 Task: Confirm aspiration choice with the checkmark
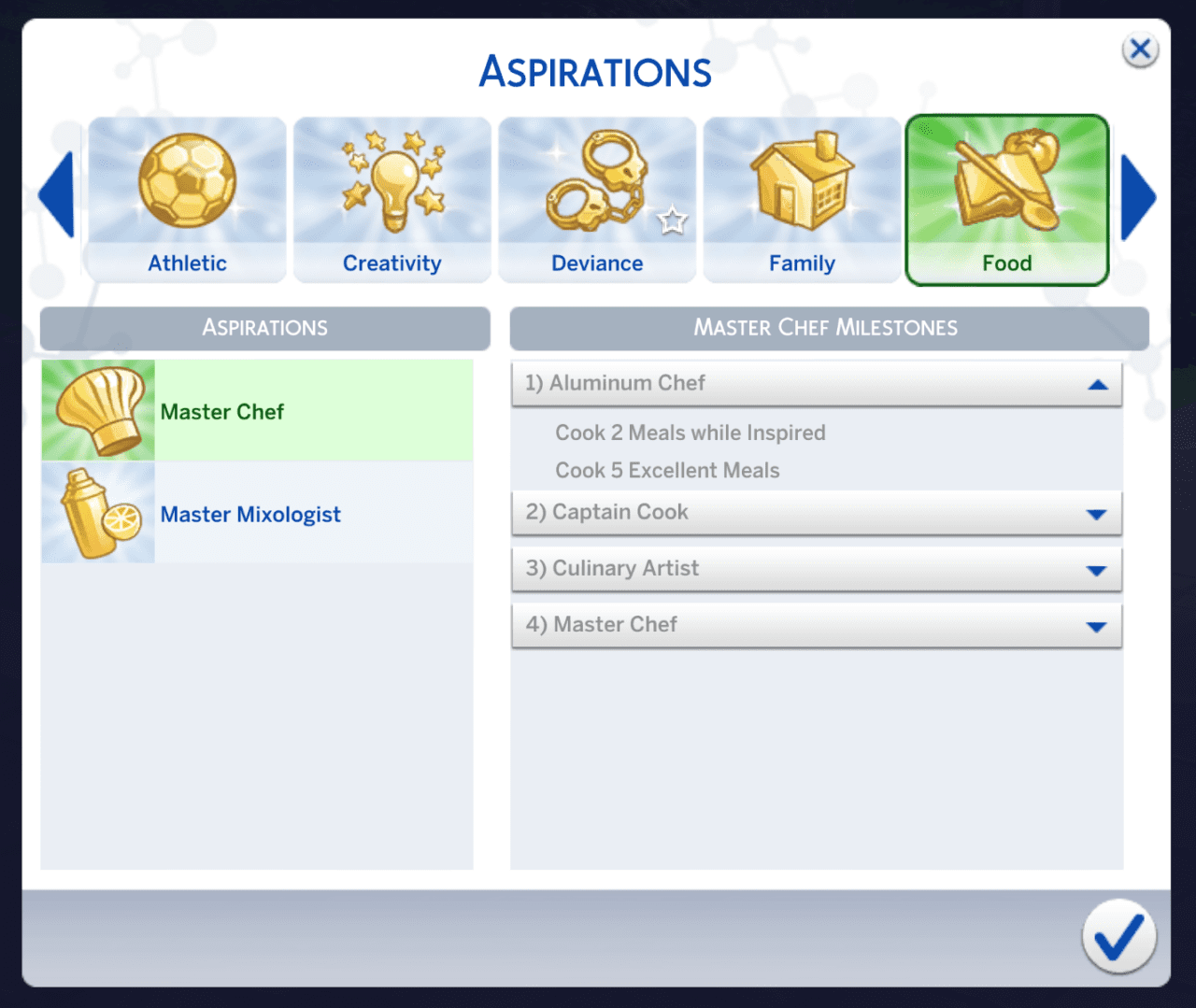pos(1118,937)
